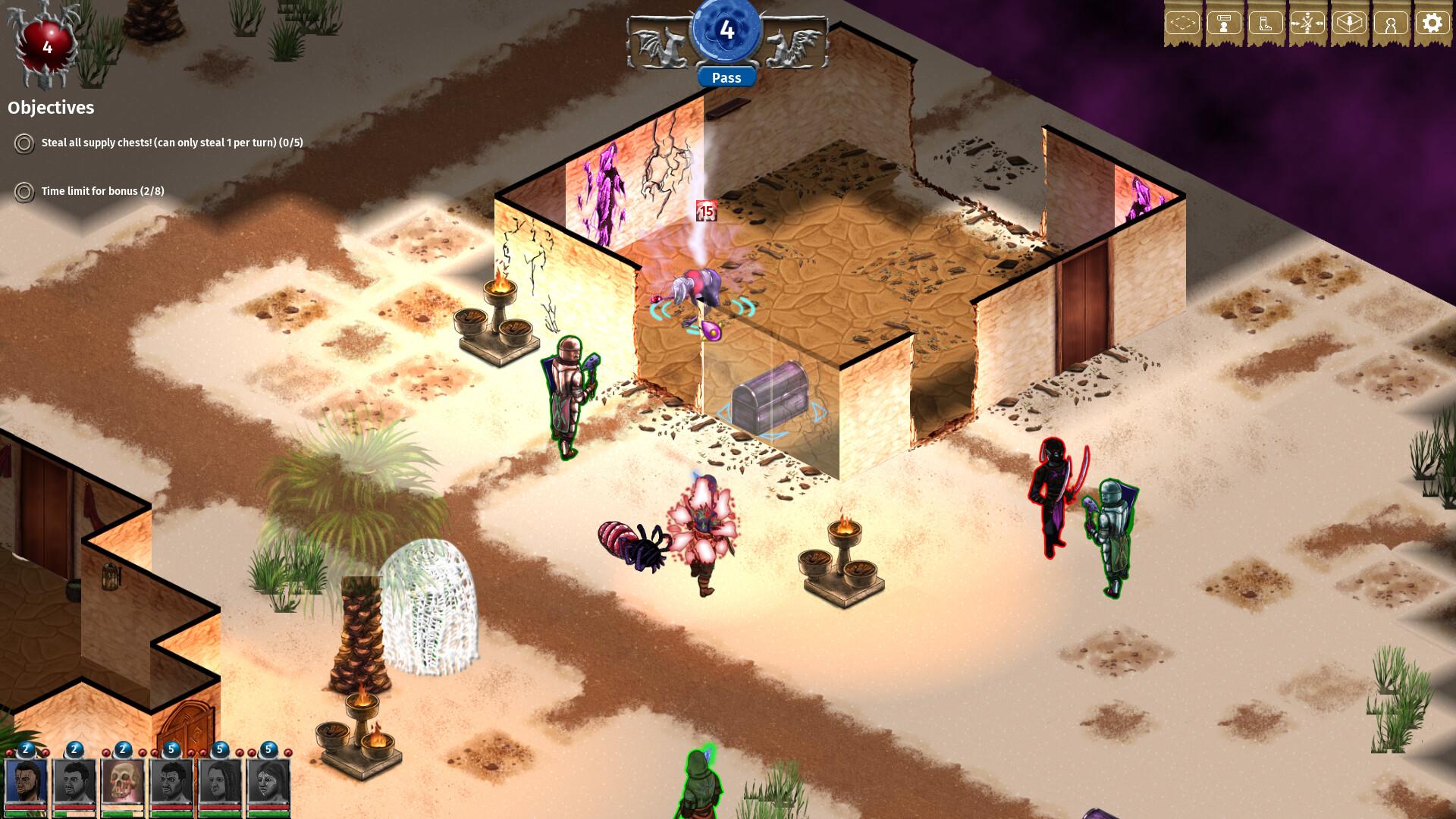Select the boot movement icon in the toolbar

[x=1267, y=23]
